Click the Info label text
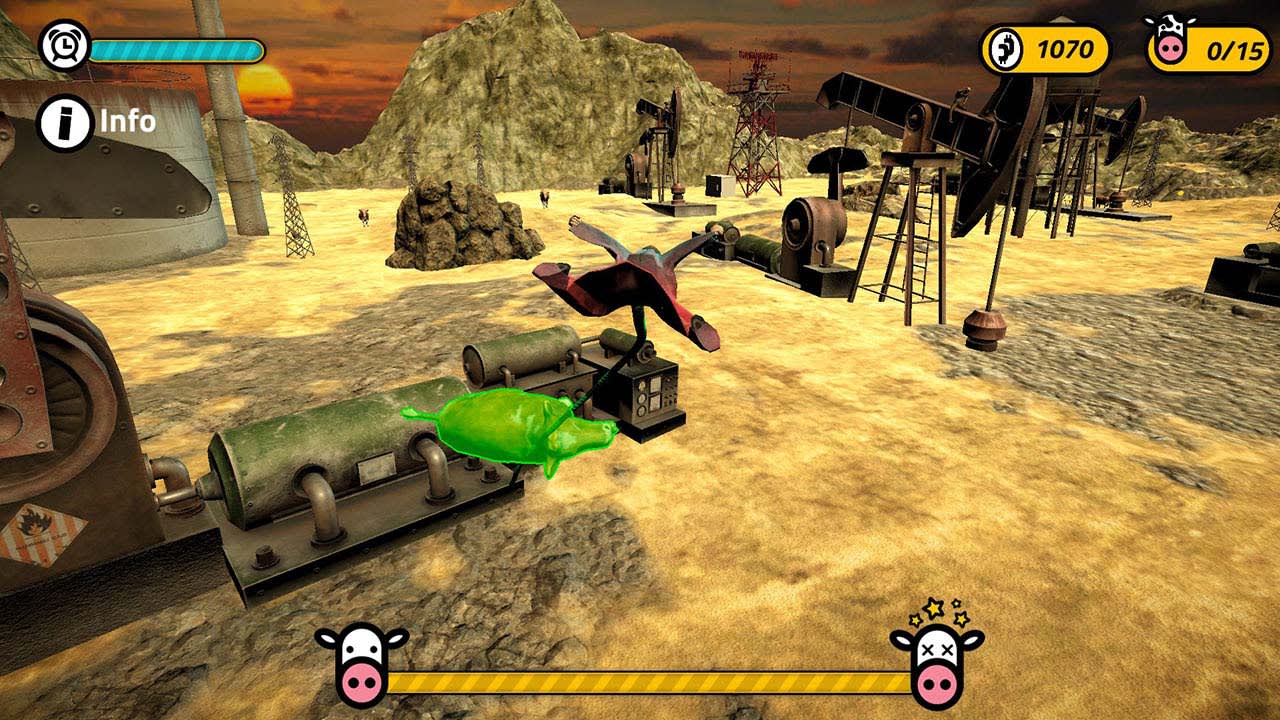The image size is (1280, 720). pyautogui.click(x=127, y=122)
